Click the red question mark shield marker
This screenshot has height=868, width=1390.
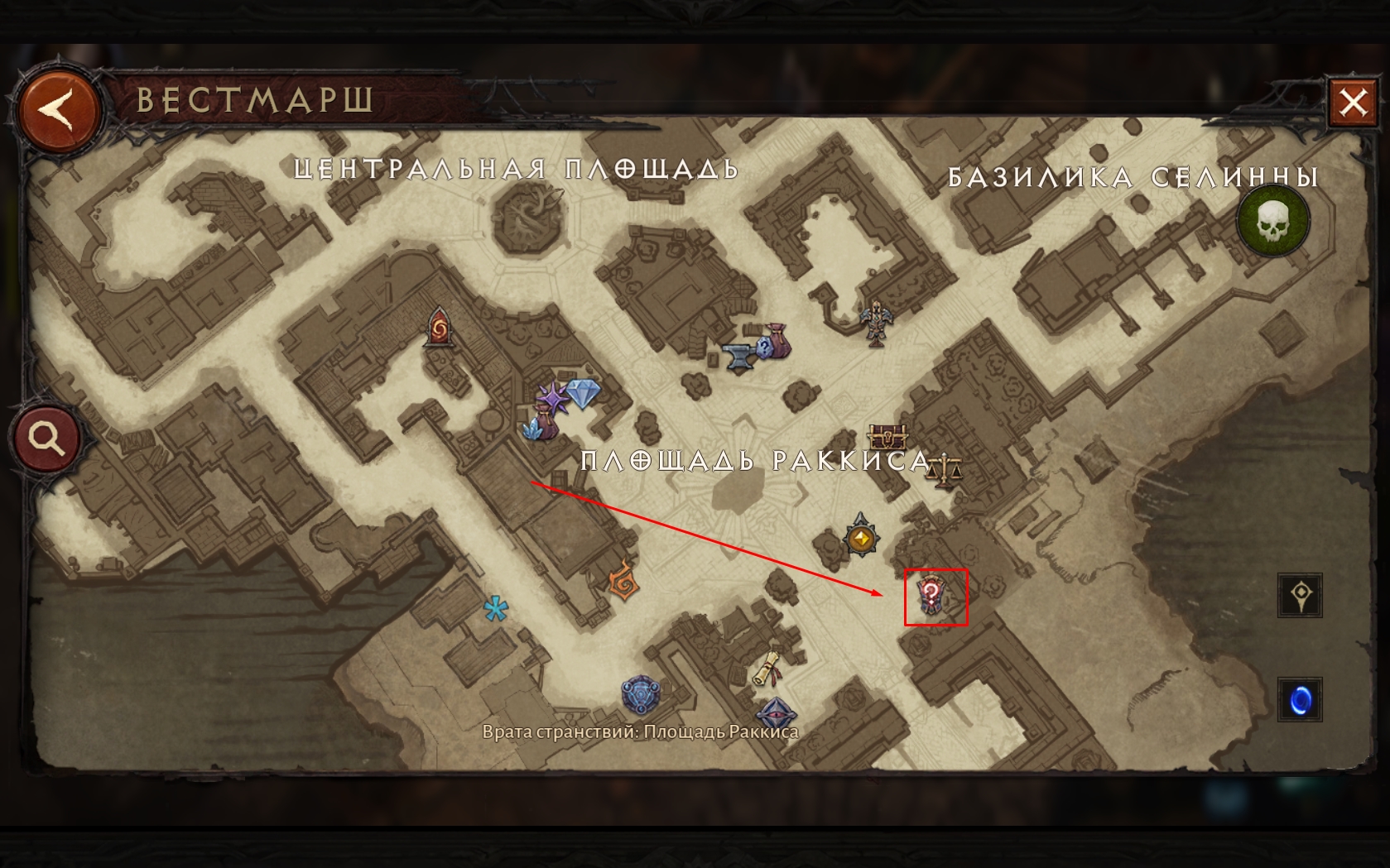[932, 597]
